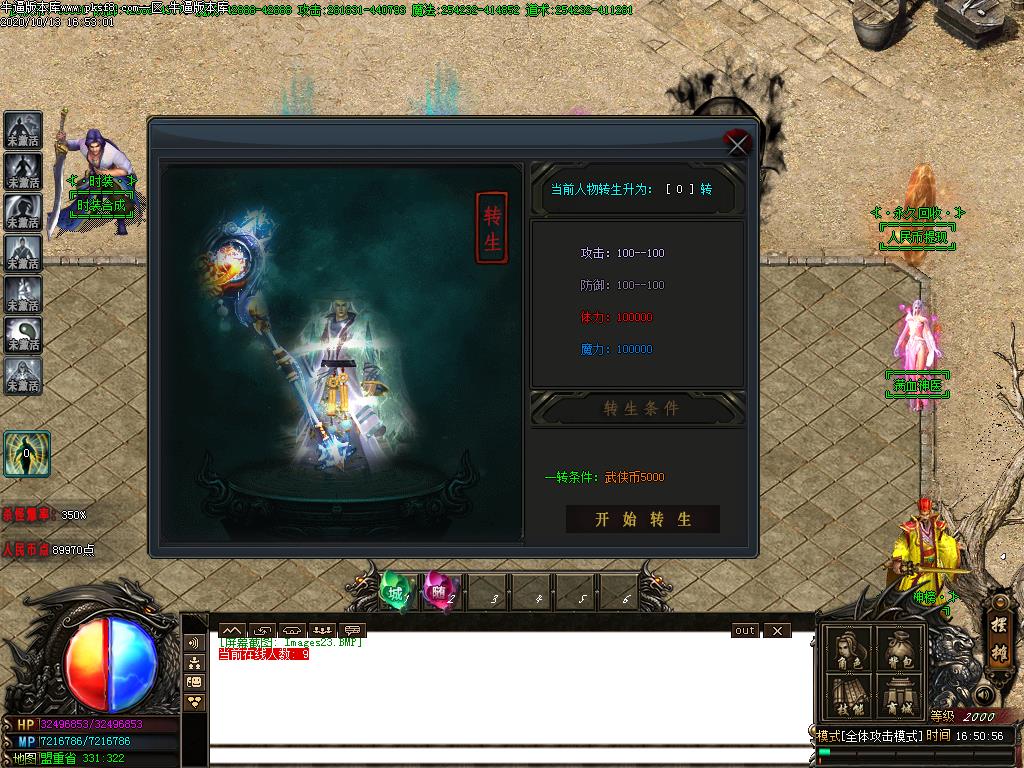Image resolution: width=1024 pixels, height=768 pixels.
Task: Toggle the sound speaker button
Action: 986,694
